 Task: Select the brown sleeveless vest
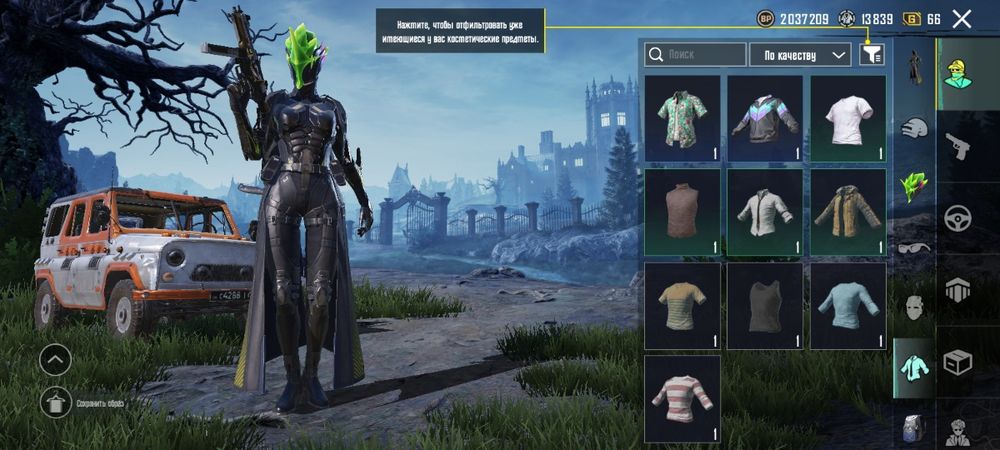(683, 211)
